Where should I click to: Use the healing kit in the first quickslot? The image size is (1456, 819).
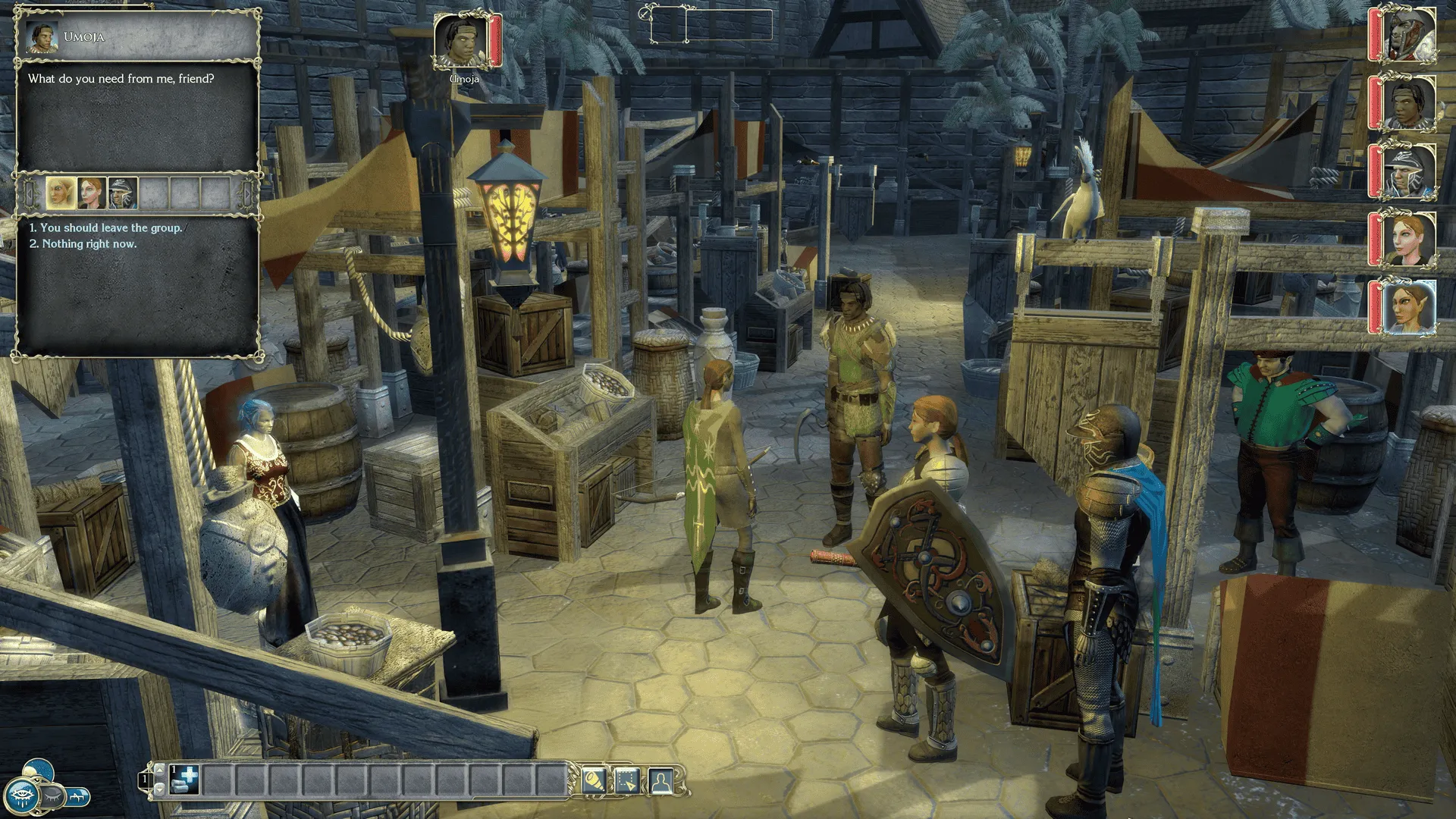184,781
